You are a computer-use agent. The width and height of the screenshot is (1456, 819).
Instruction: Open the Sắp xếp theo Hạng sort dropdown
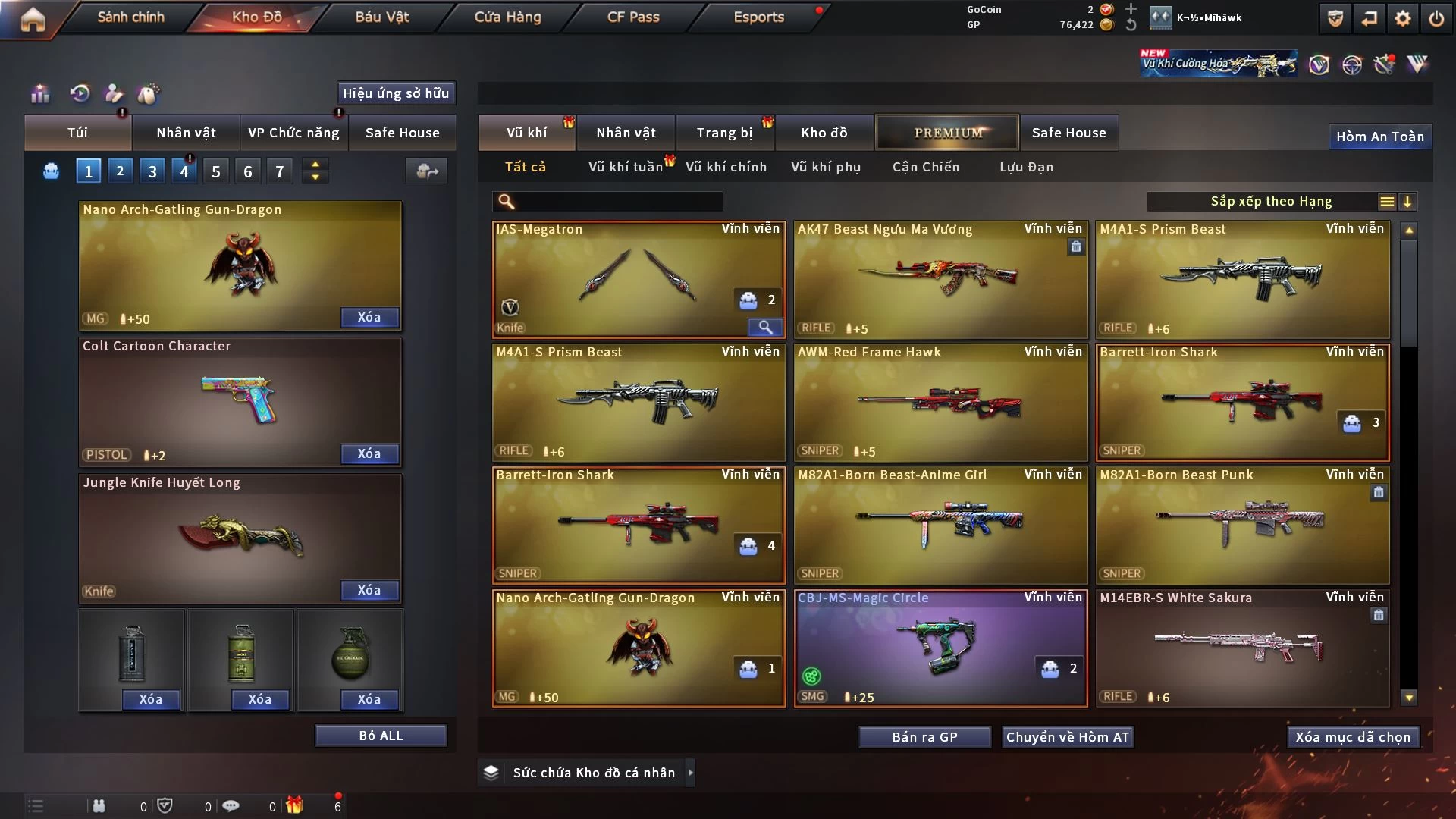pyautogui.click(x=1271, y=202)
